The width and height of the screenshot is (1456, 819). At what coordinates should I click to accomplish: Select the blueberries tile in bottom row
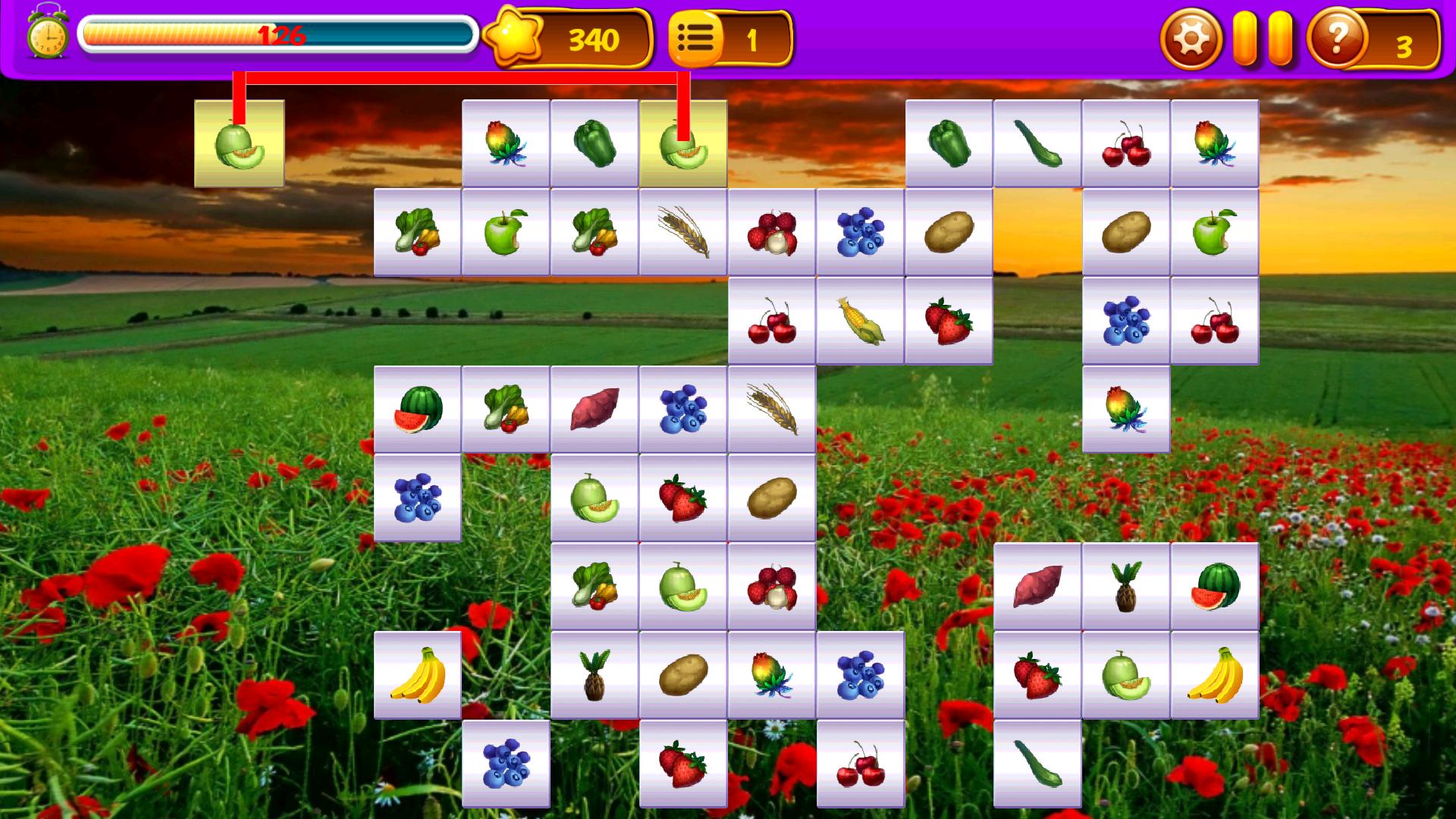coord(507,762)
